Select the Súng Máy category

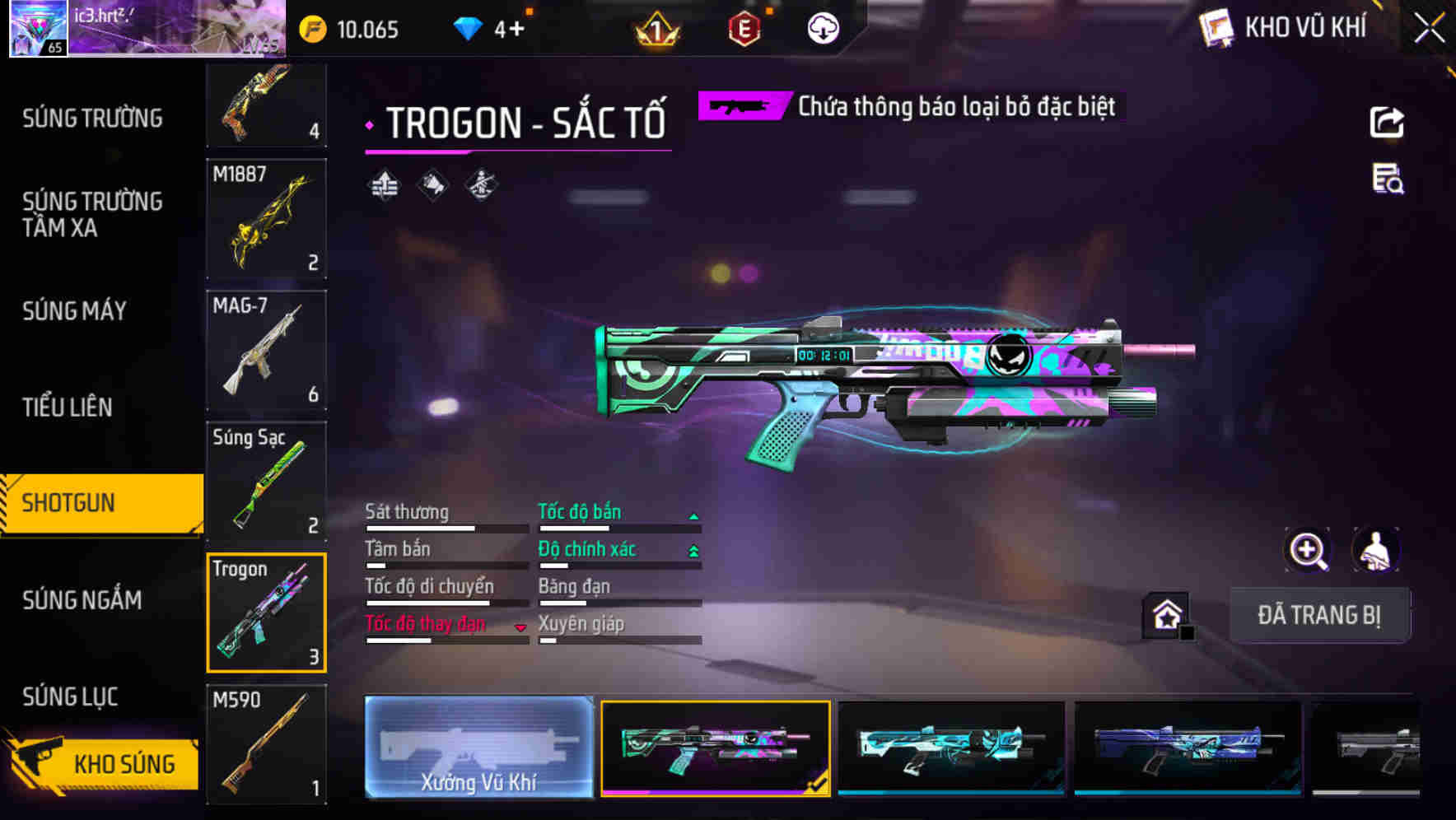pyautogui.click(x=74, y=310)
